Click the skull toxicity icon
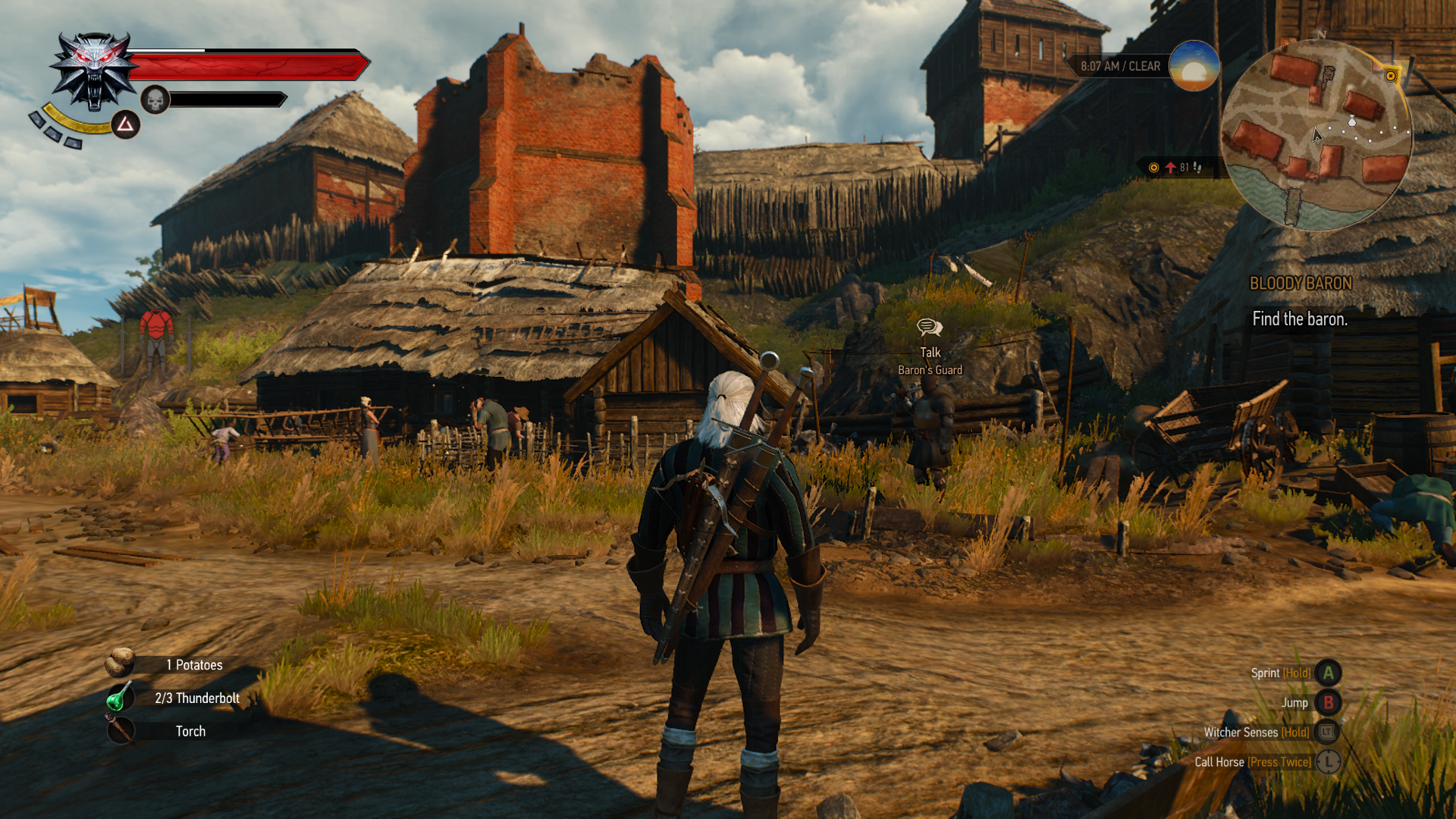Screen dimensions: 1456x819 coord(155,99)
